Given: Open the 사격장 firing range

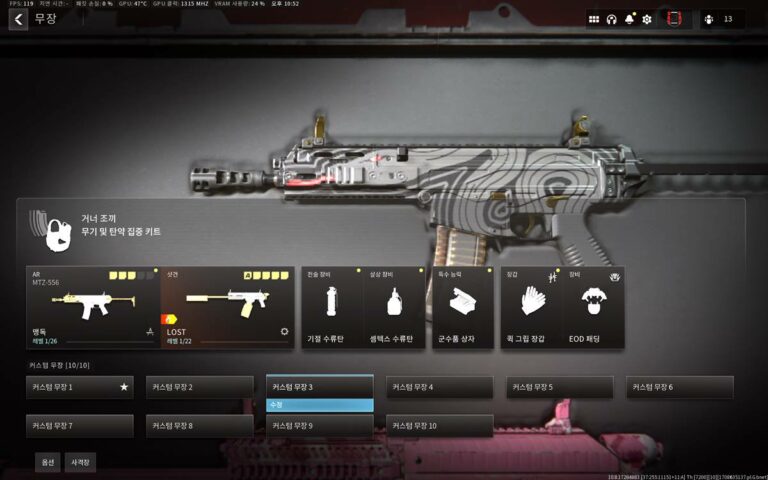Looking at the screenshot, I should (x=80, y=462).
